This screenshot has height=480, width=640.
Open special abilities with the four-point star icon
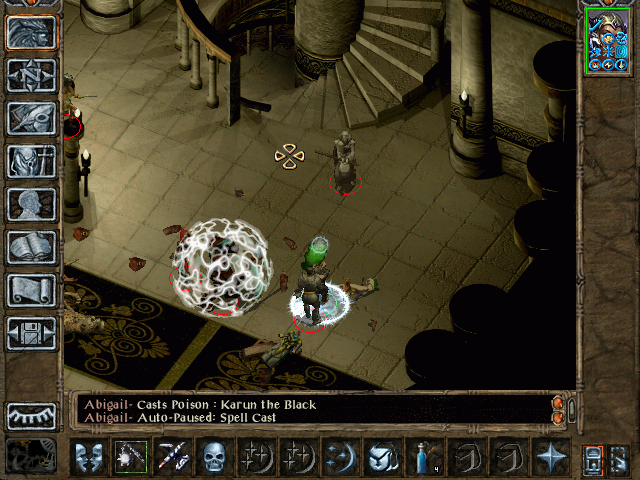pos(550,457)
